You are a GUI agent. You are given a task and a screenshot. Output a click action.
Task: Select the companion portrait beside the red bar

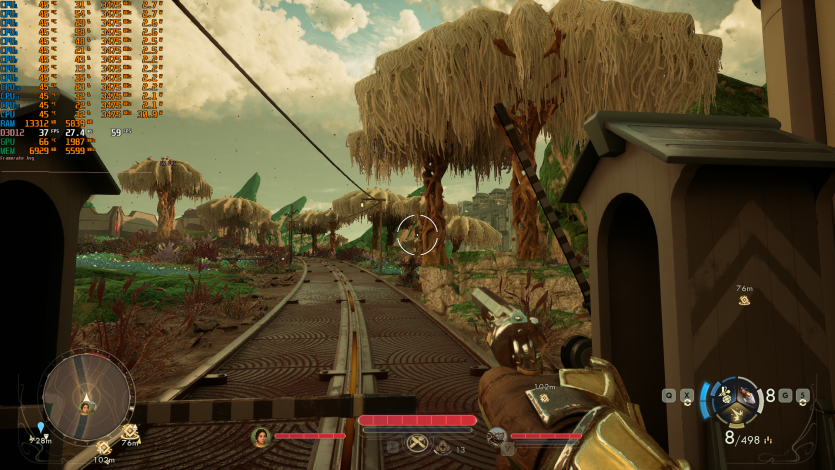pyautogui.click(x=261, y=436)
